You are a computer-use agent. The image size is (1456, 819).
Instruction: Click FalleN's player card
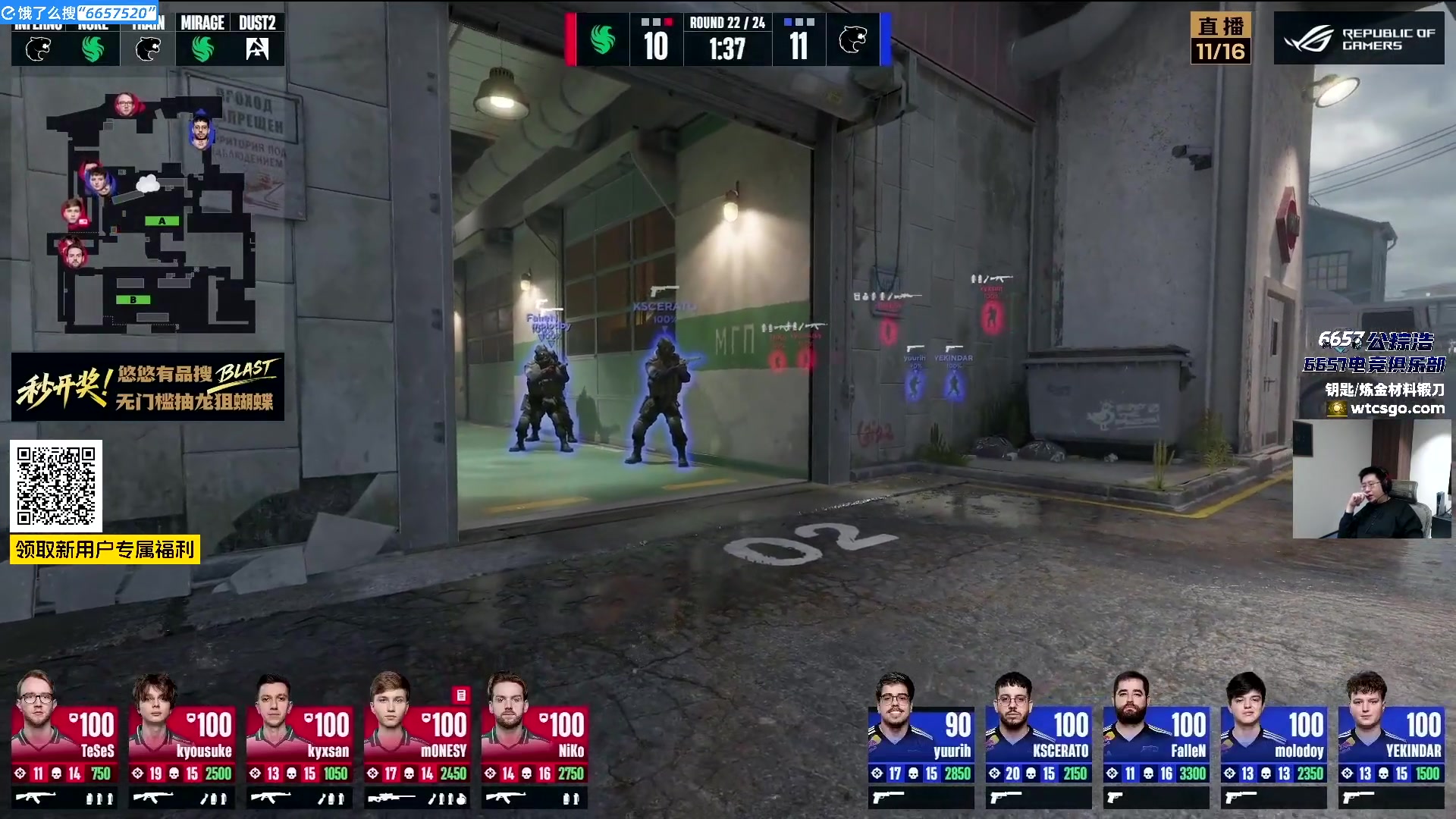[x=1156, y=739]
